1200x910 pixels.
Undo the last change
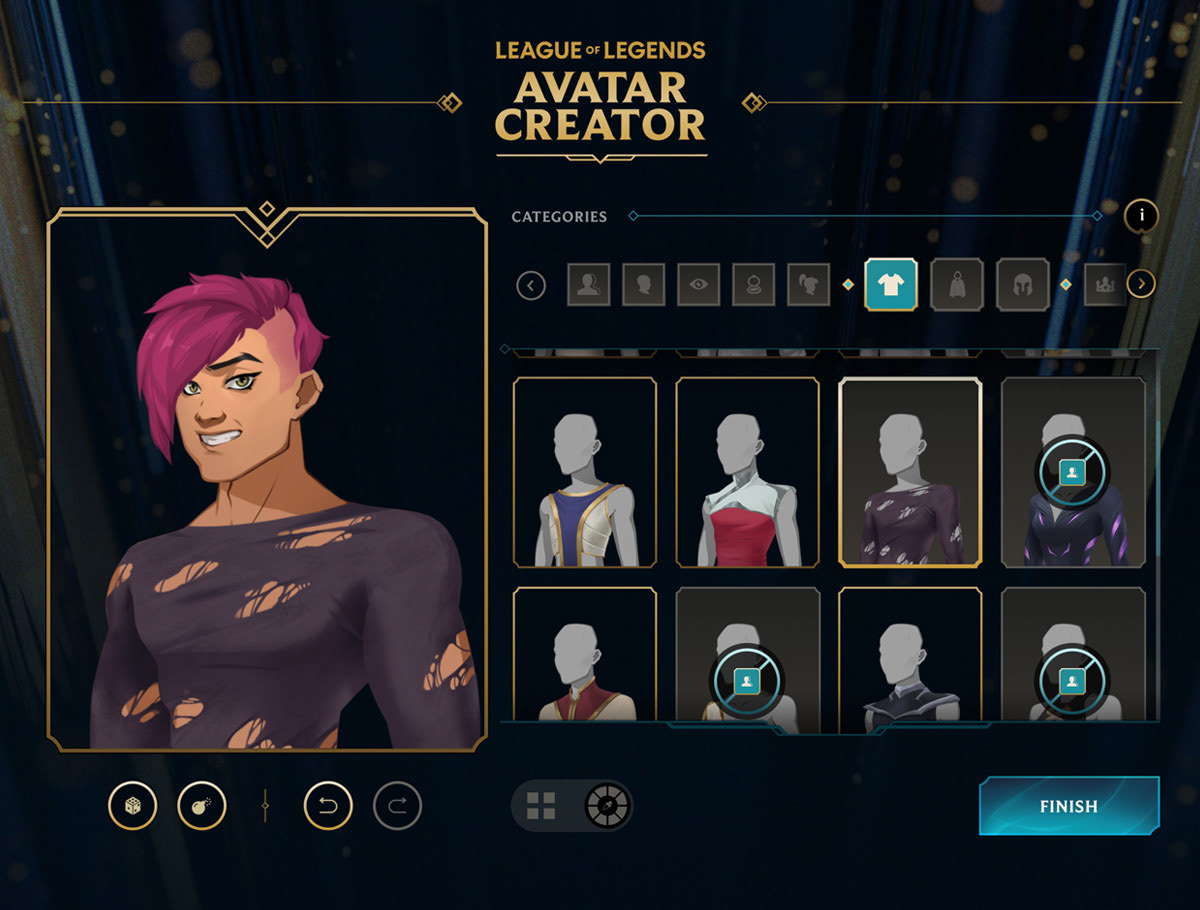tap(328, 806)
